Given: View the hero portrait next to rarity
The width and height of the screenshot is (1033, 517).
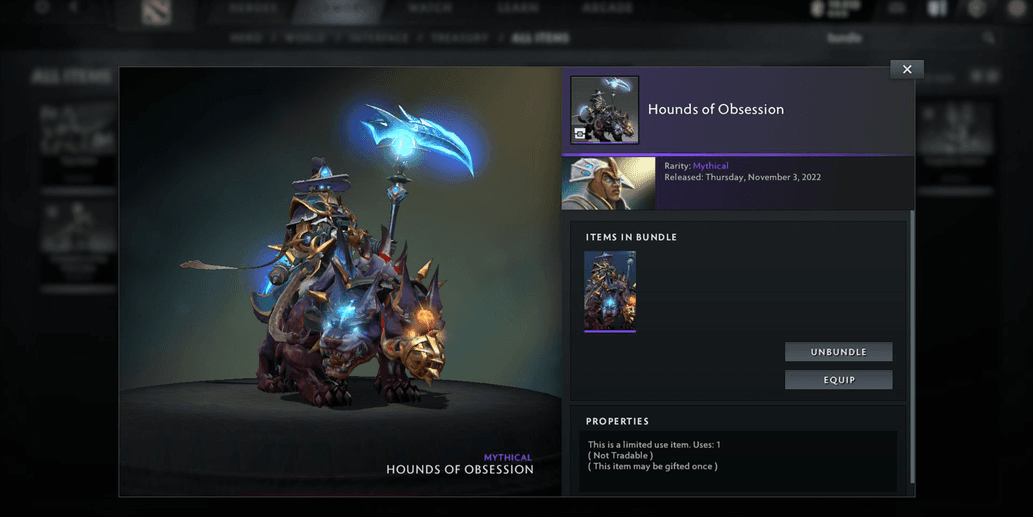Looking at the screenshot, I should [609, 183].
